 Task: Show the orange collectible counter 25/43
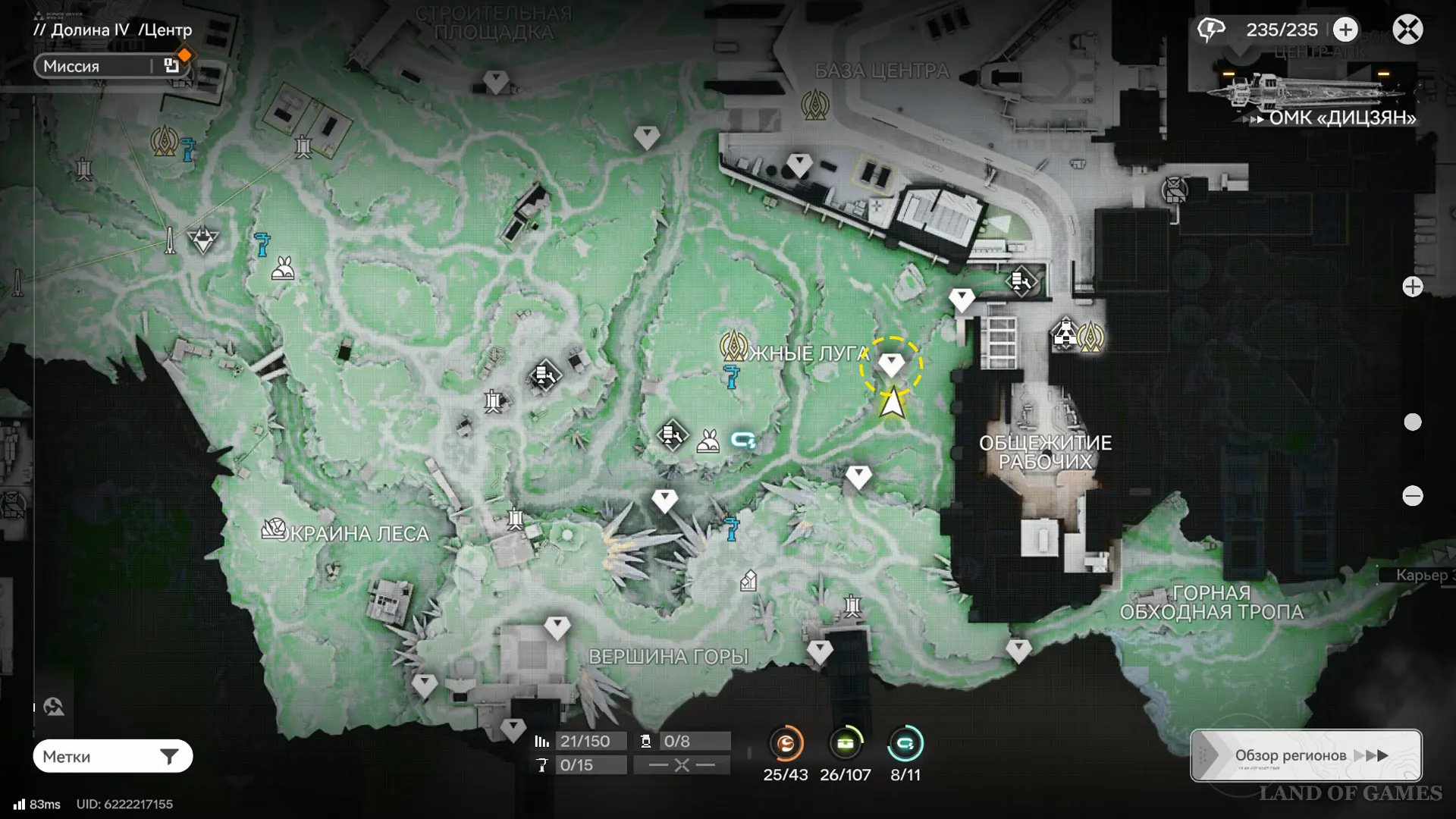(786, 744)
